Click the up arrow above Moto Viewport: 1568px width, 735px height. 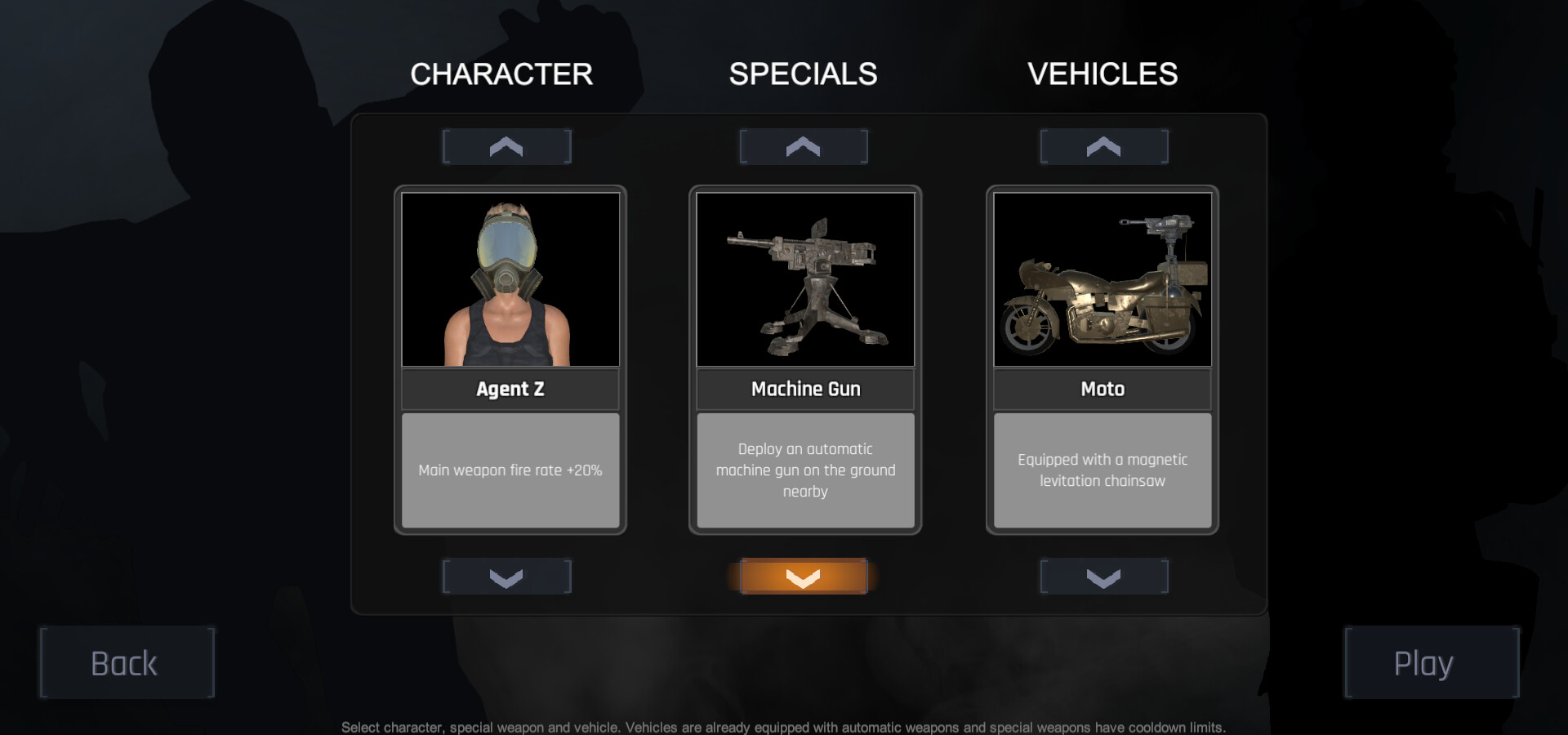coord(1103,146)
